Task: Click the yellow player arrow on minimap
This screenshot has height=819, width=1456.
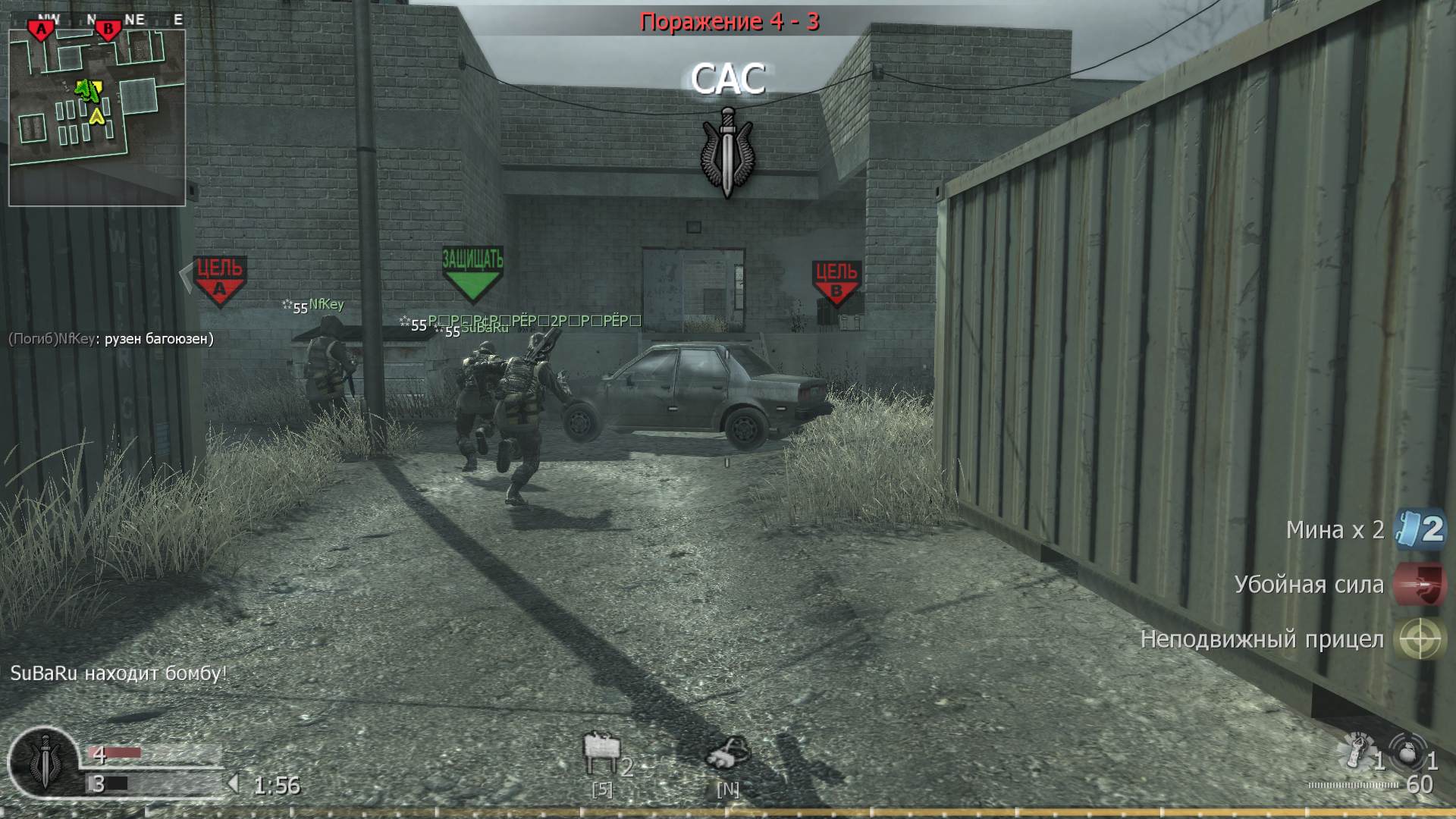Action: (x=97, y=118)
